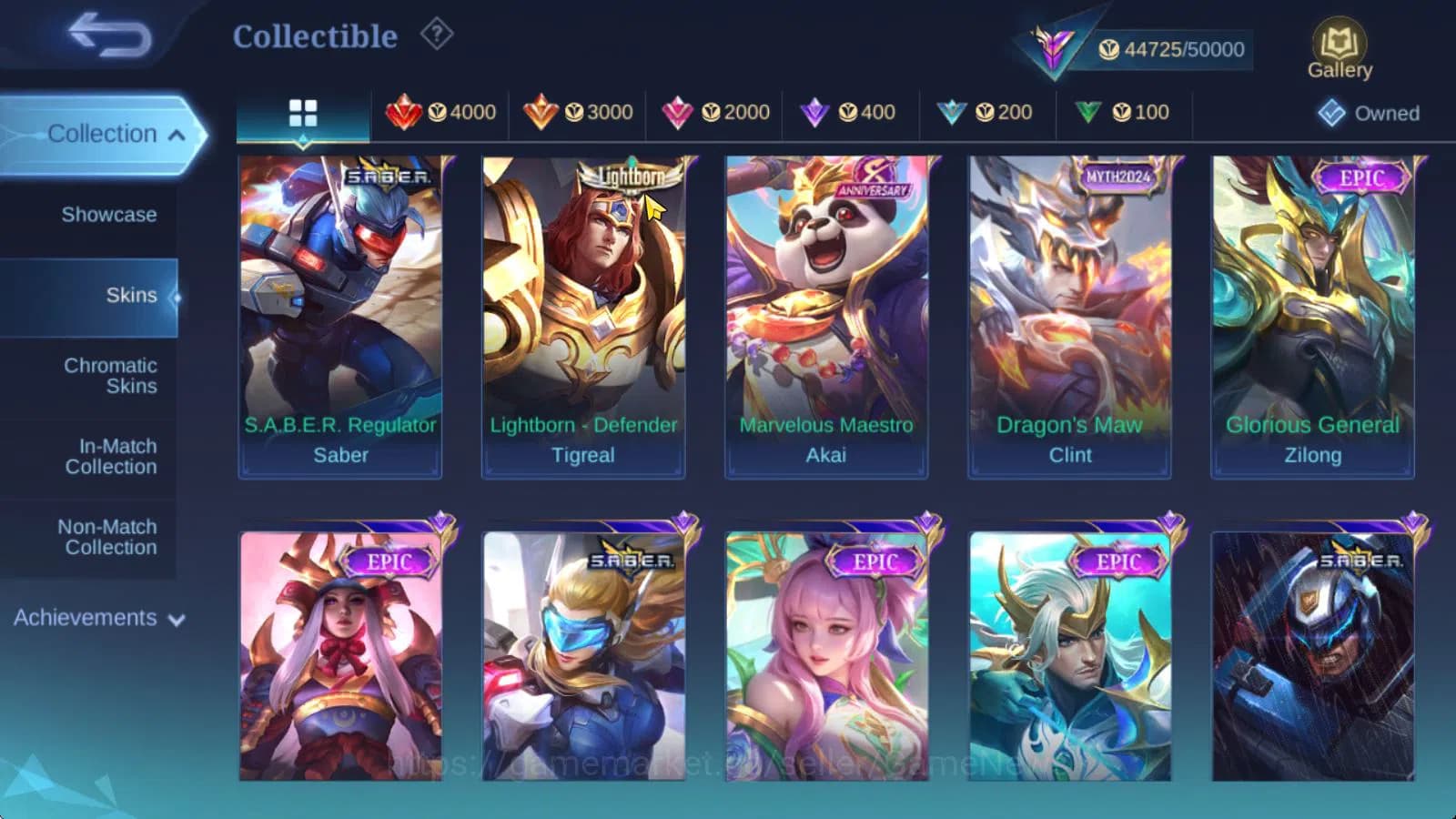Enable the Owned filter
This screenshot has height=819, width=1456.
[x=1370, y=114]
